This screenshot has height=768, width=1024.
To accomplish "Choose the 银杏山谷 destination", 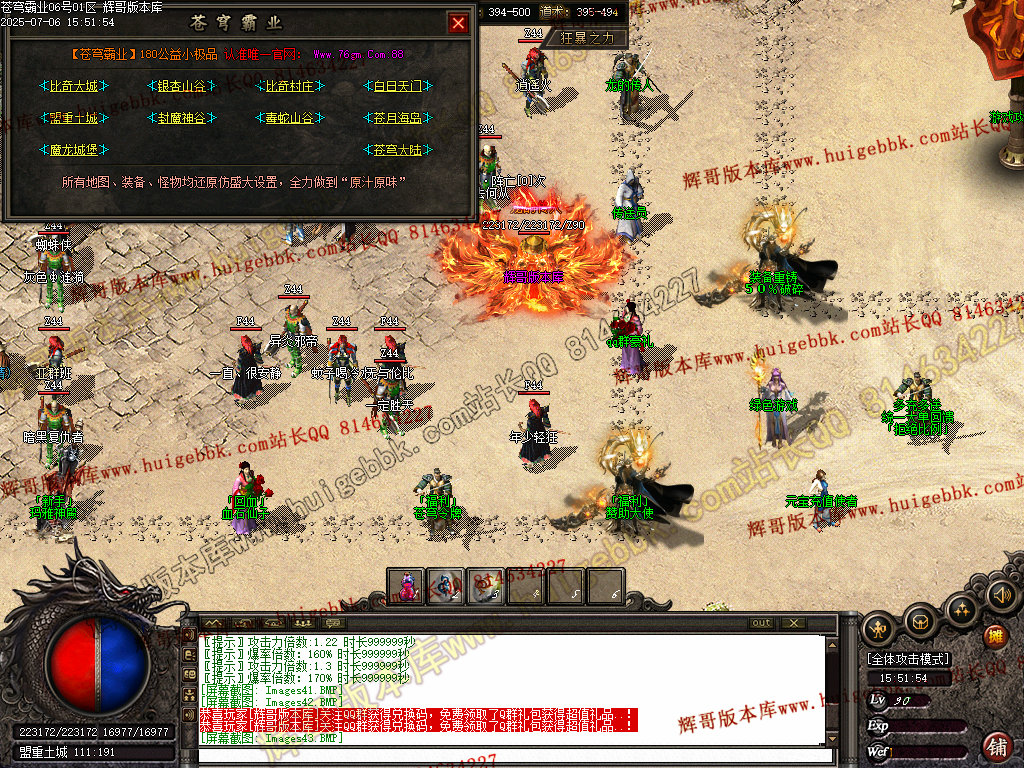I will coord(181,87).
